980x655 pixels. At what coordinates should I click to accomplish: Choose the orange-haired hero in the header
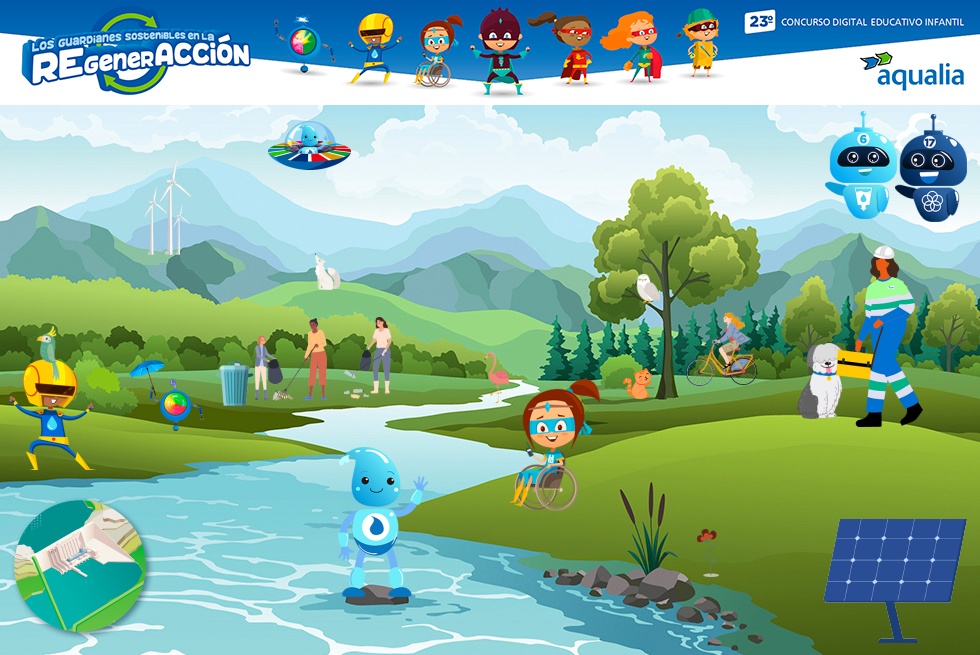[x=636, y=48]
